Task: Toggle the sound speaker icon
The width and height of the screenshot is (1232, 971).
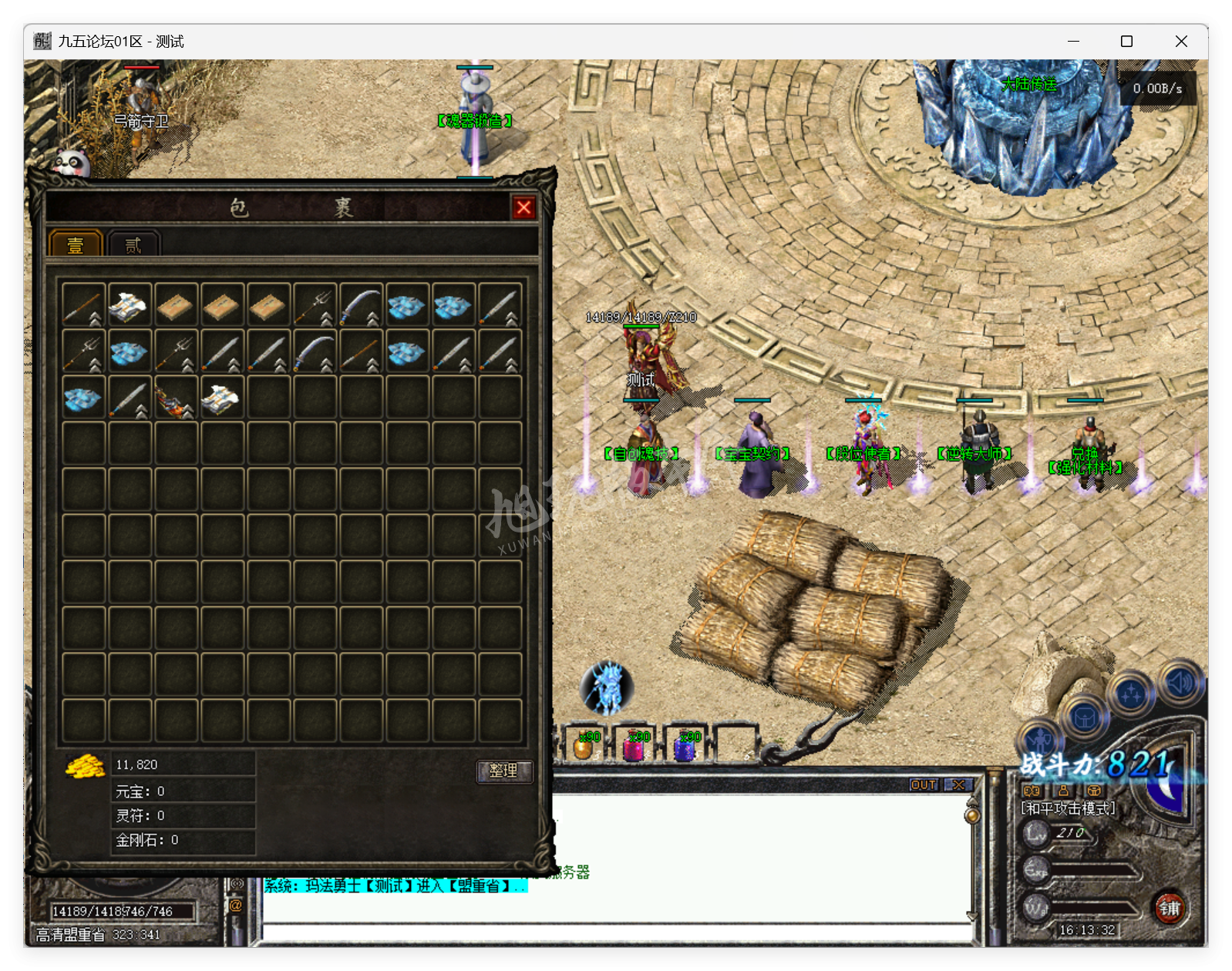Action: pos(1180,682)
